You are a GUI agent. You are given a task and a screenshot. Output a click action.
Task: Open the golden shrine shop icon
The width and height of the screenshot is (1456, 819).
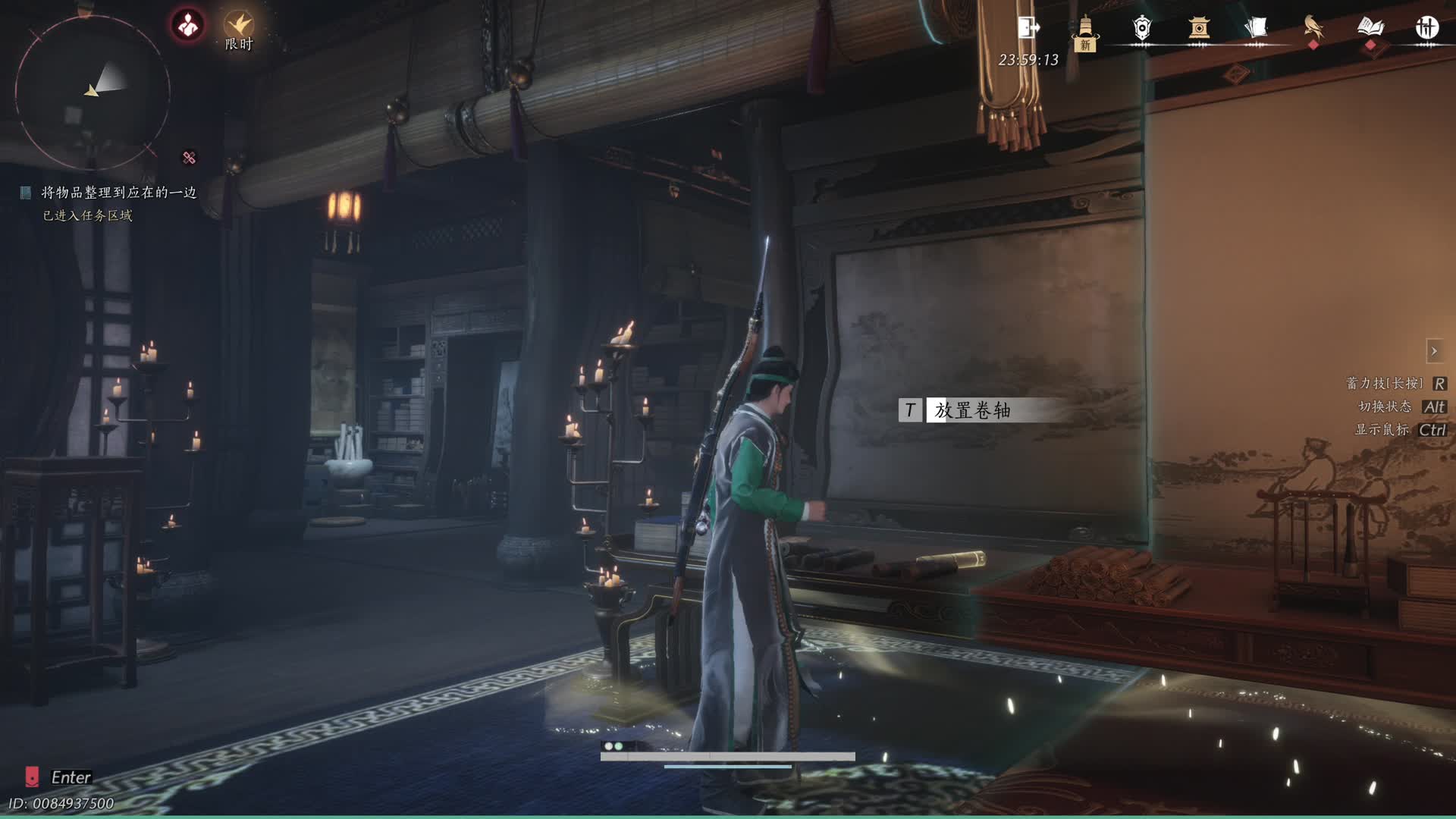[1199, 29]
